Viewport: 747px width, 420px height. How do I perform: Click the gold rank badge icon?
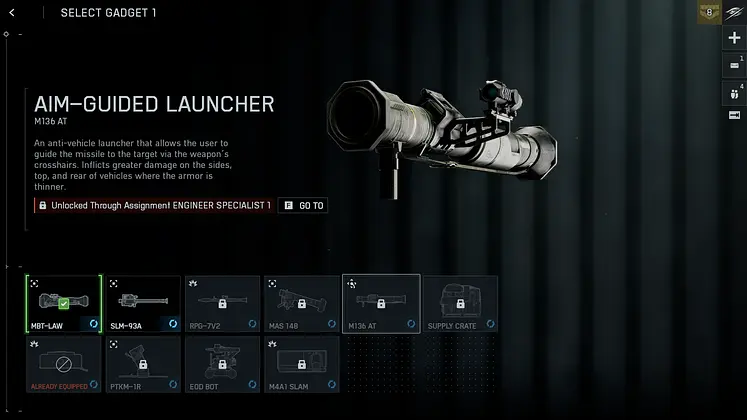click(709, 13)
